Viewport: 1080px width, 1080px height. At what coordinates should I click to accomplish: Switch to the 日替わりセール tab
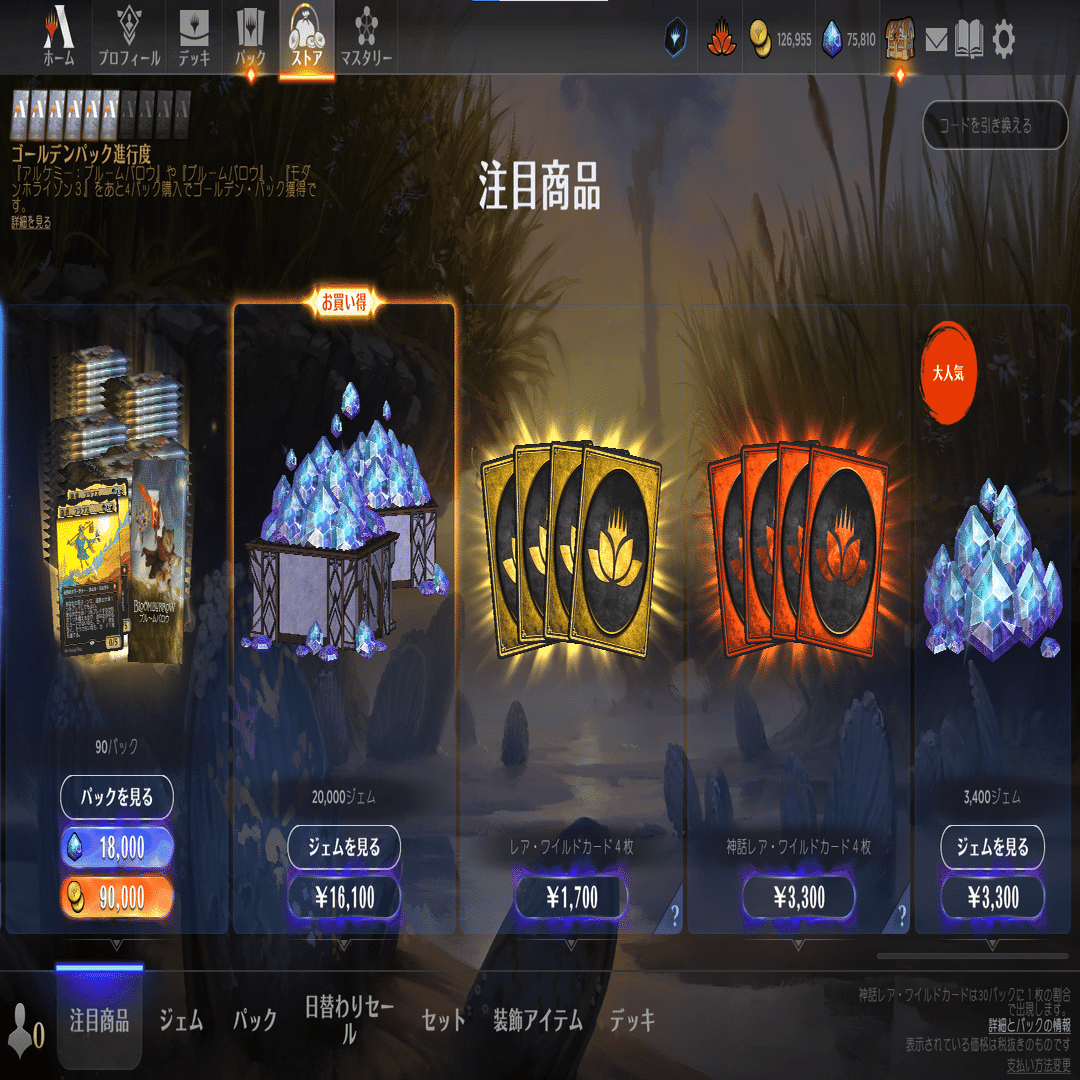coord(349,1020)
